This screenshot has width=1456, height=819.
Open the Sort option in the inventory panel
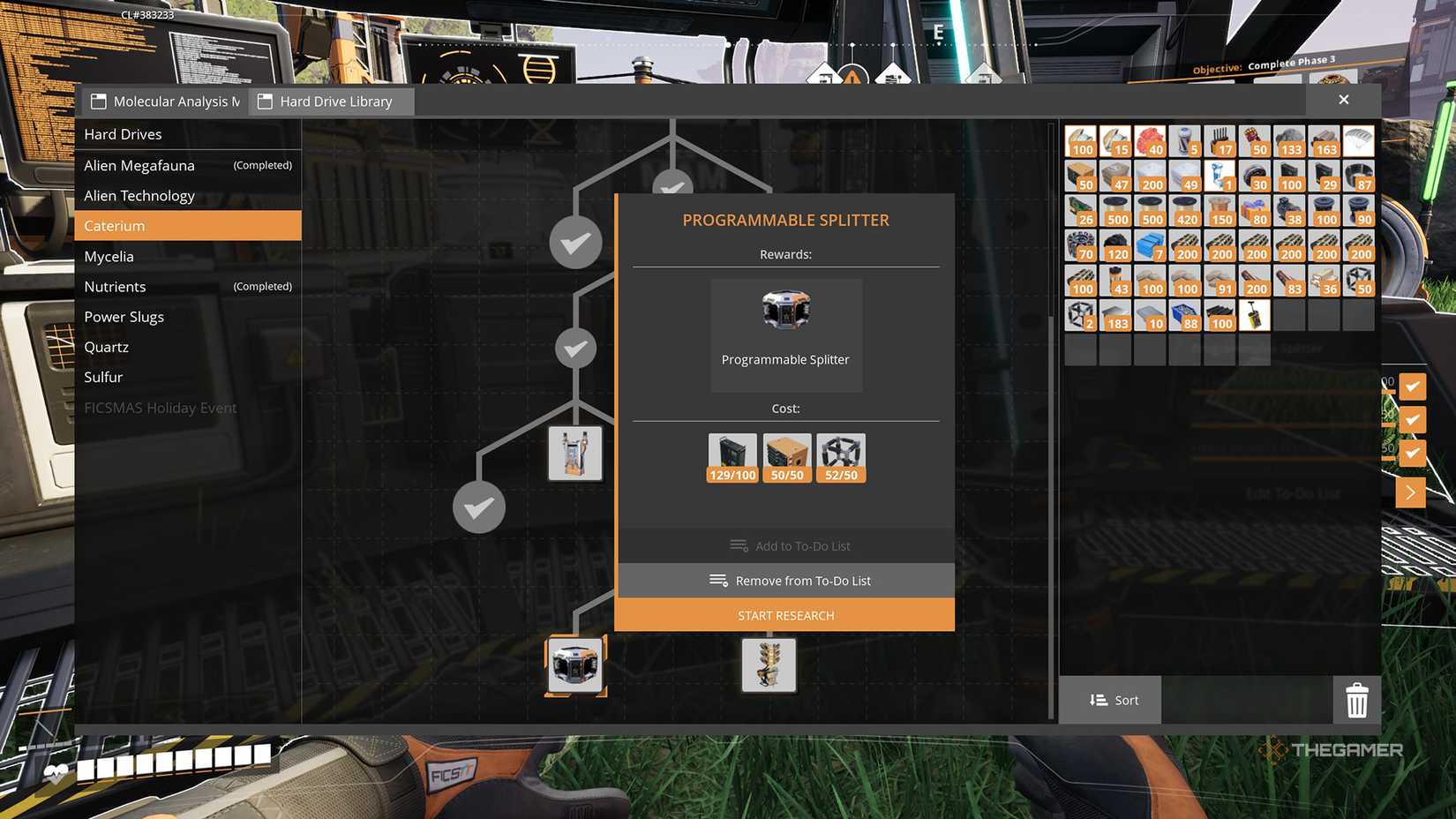coord(1109,699)
